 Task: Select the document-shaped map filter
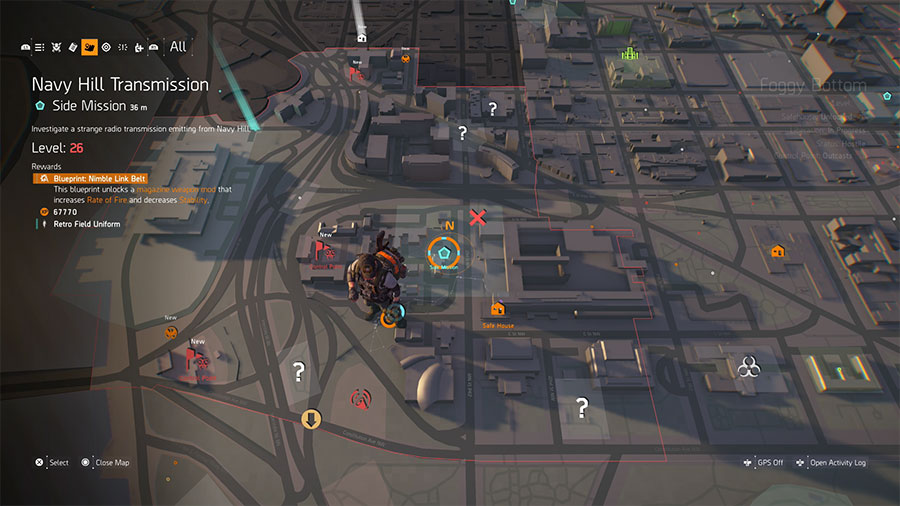[73, 47]
